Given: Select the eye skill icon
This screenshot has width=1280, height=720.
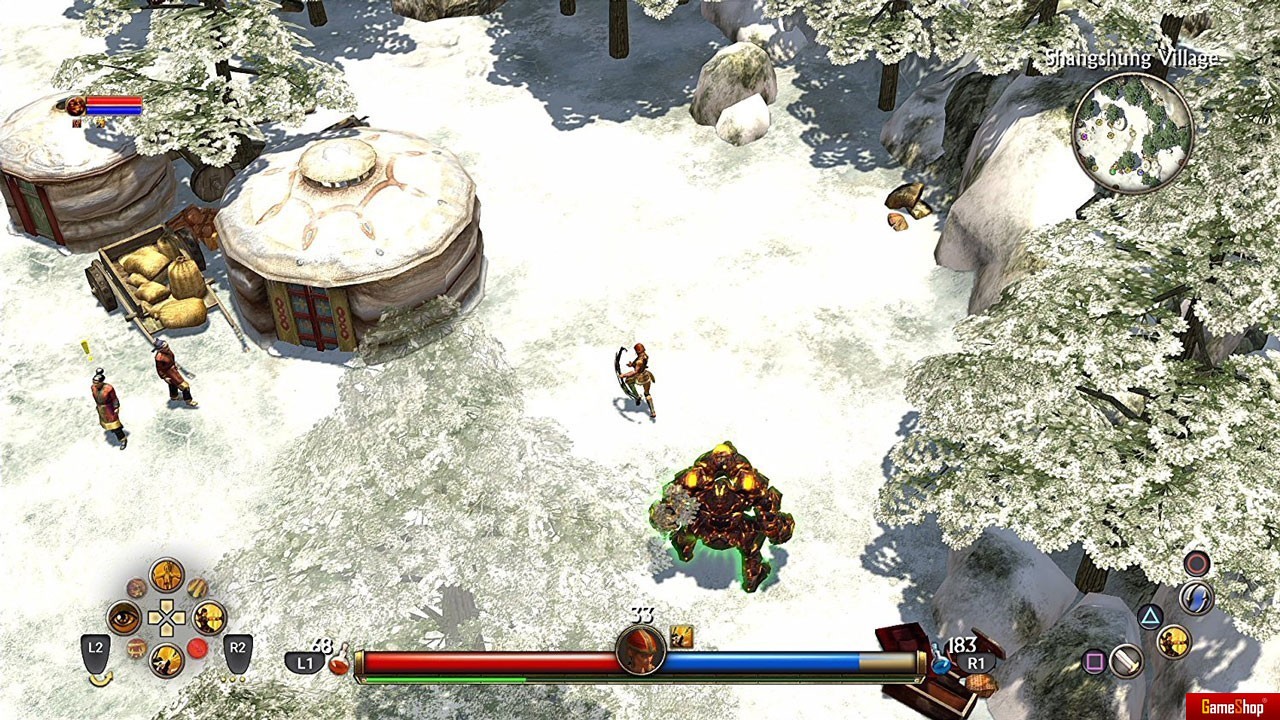Looking at the screenshot, I should click(124, 618).
